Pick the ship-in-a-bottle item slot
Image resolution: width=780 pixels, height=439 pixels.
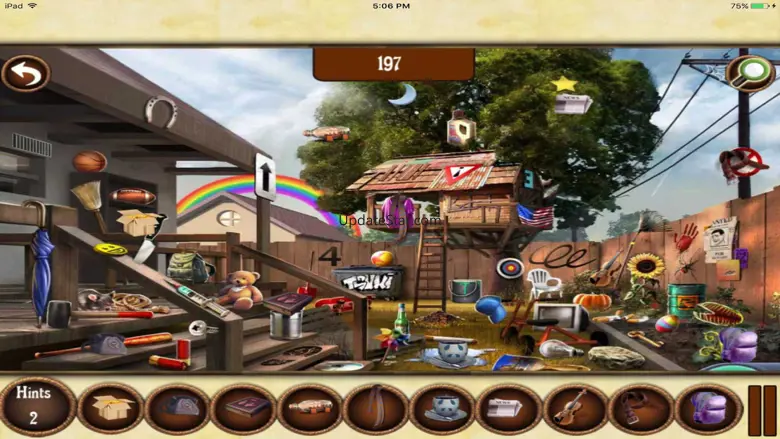tap(310, 408)
